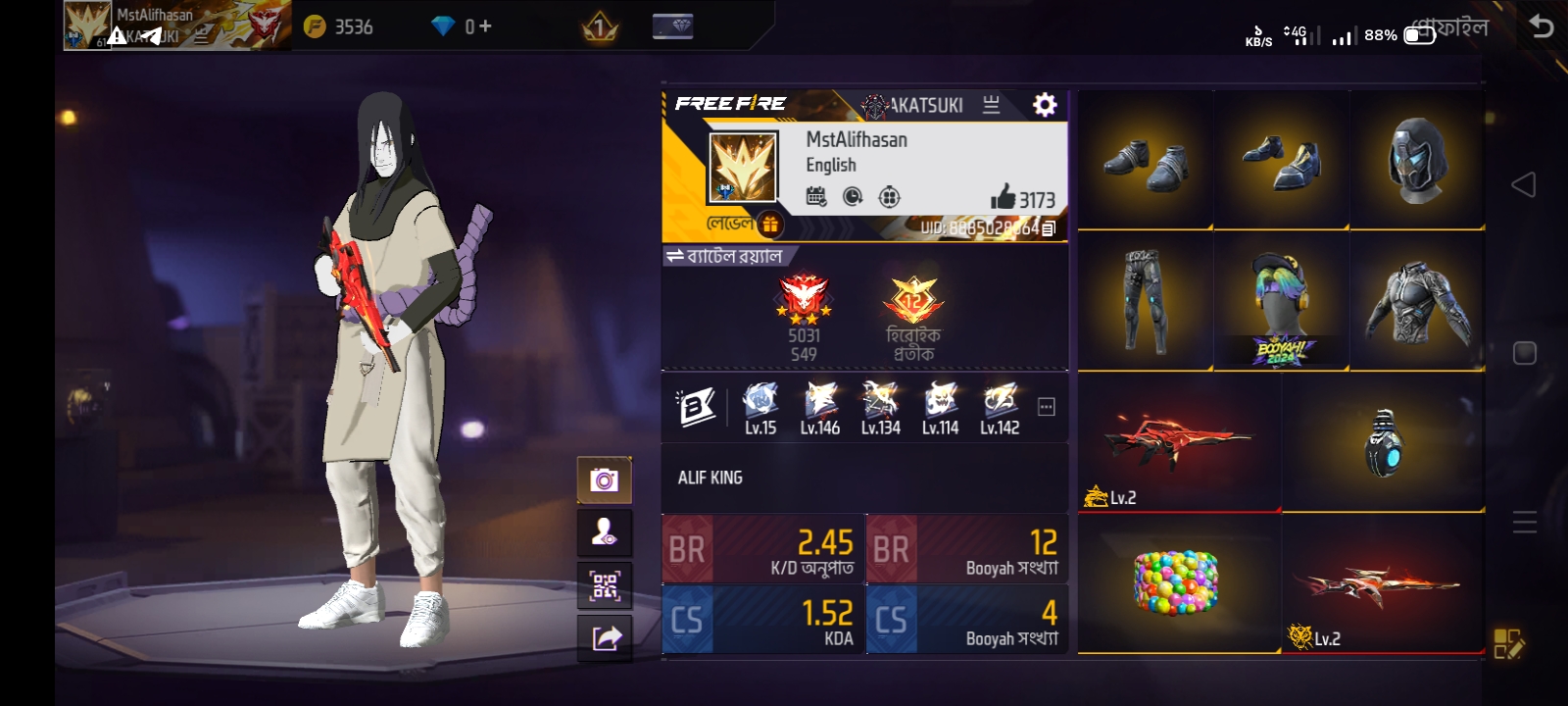Open the edit showcase icon
1568x706 pixels.
point(1508,643)
